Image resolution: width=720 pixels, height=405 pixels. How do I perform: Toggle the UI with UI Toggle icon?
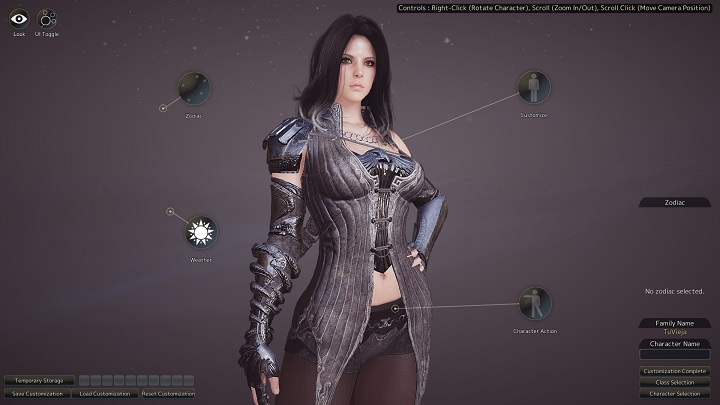[x=47, y=18]
